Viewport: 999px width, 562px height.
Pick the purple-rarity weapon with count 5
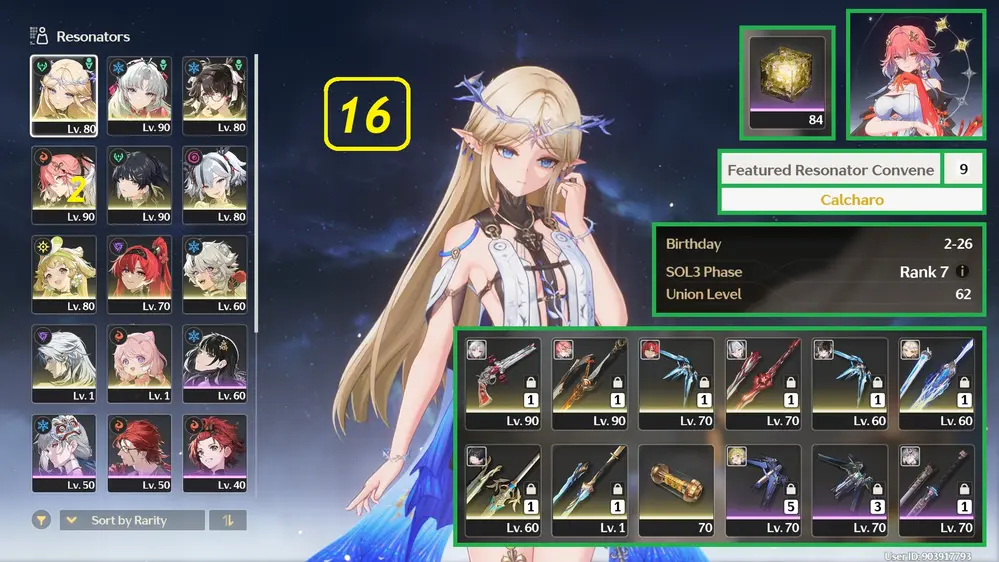coord(763,490)
